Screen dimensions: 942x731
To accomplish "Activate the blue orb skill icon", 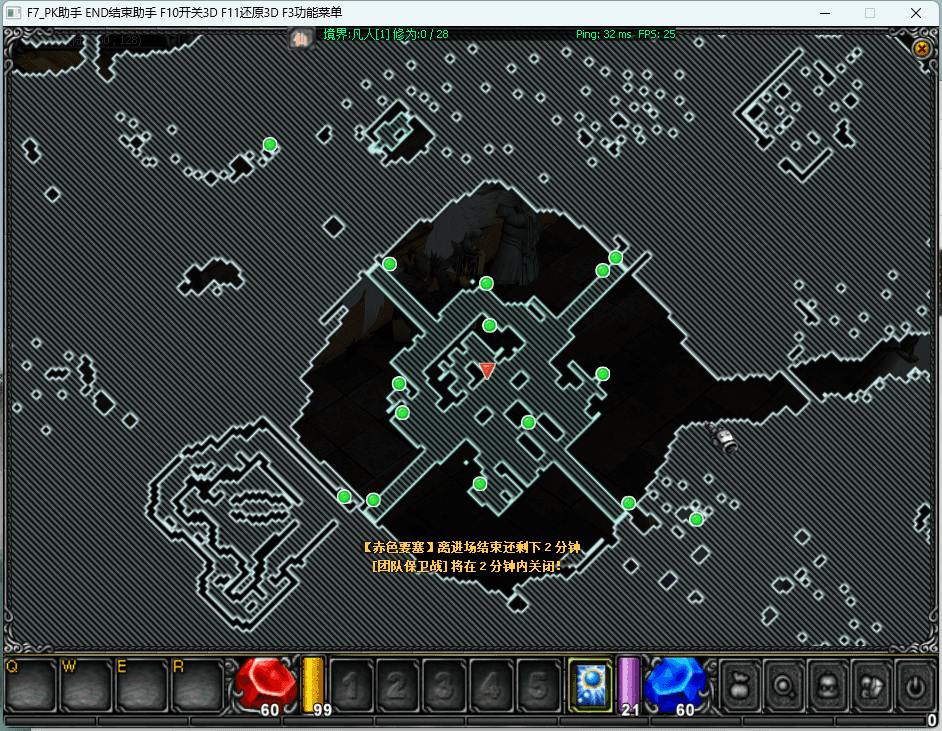I will coord(589,684).
